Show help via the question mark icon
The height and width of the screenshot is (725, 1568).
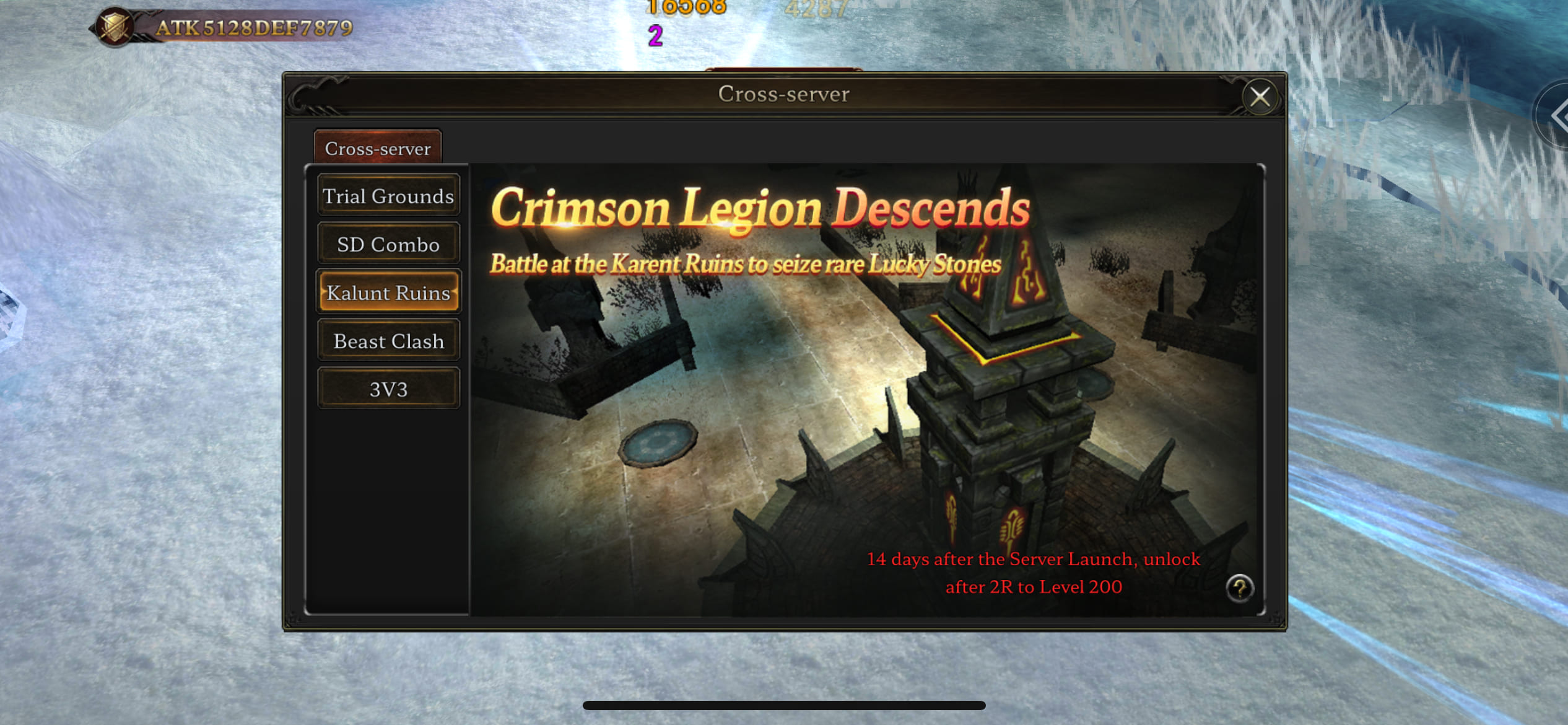click(1239, 587)
